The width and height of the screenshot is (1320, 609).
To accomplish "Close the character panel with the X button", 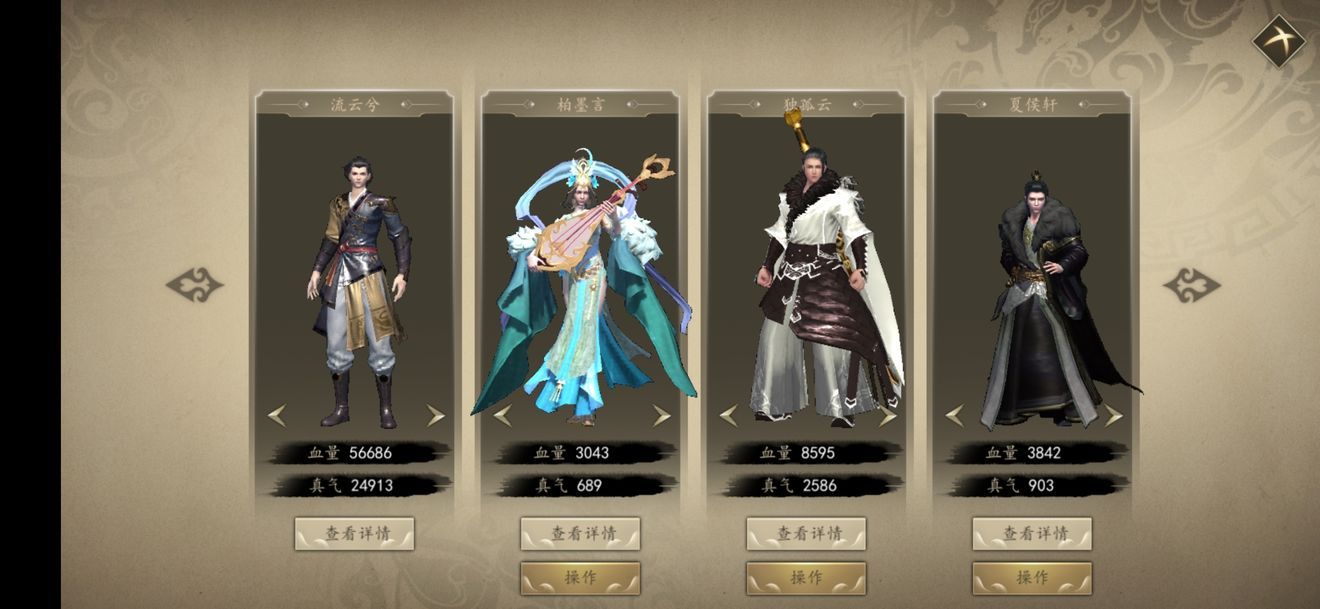I will coord(1279,42).
